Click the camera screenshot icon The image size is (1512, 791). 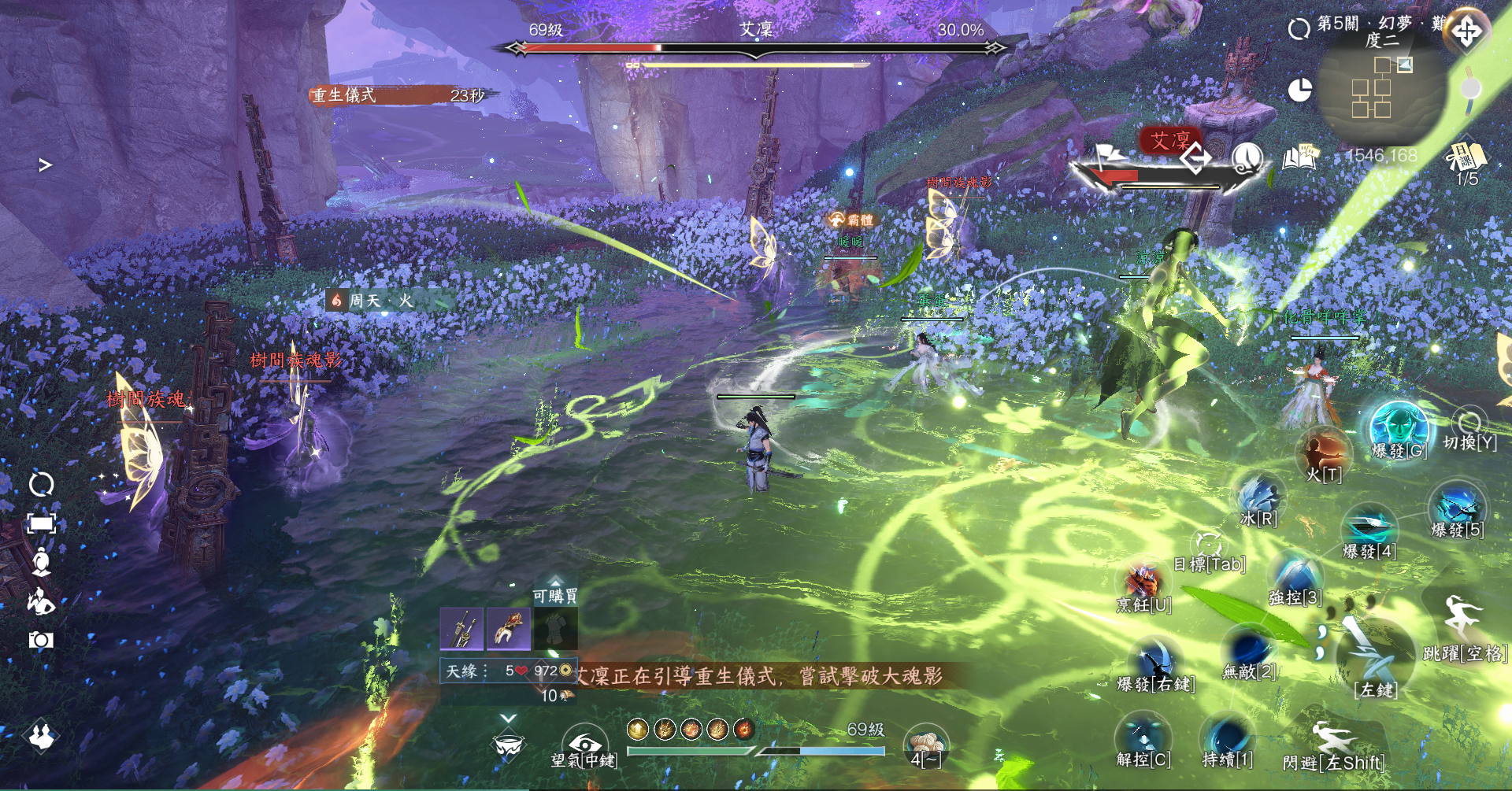[41, 640]
